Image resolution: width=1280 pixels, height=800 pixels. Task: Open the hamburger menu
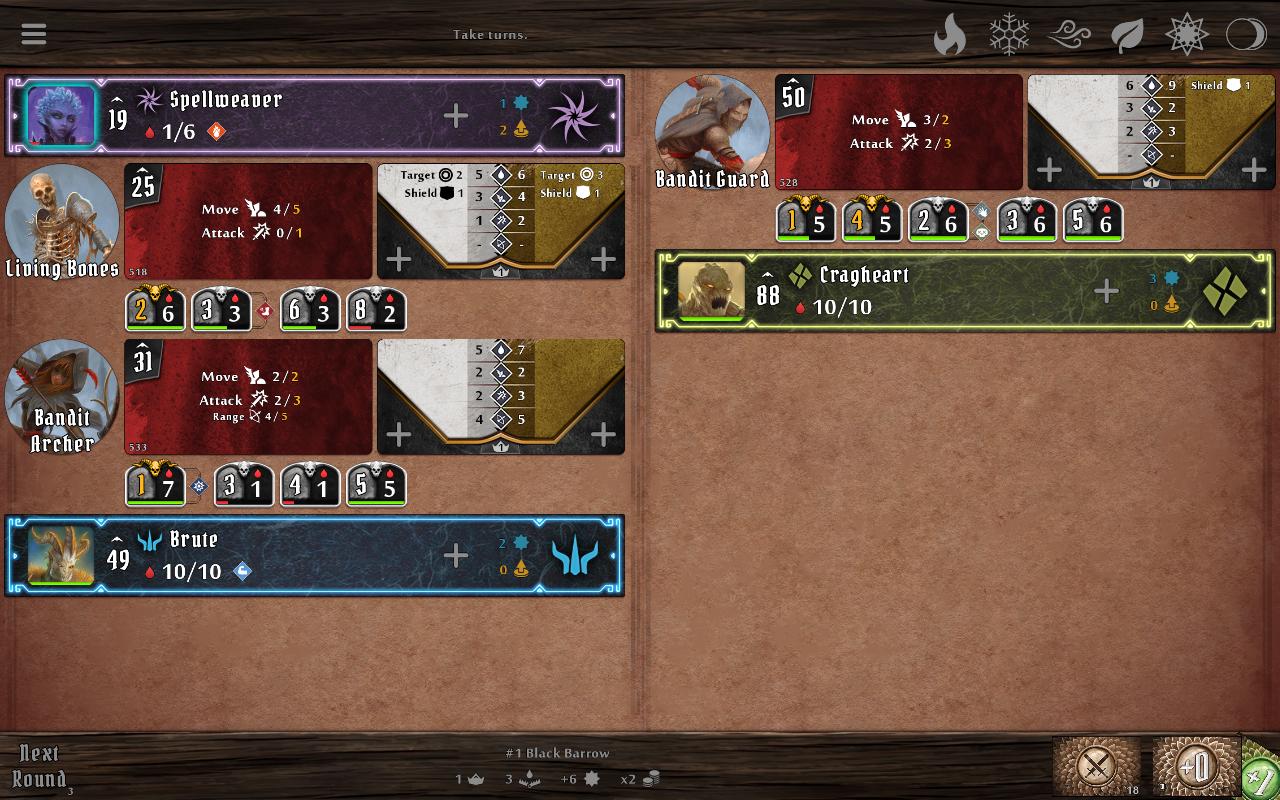point(33,33)
